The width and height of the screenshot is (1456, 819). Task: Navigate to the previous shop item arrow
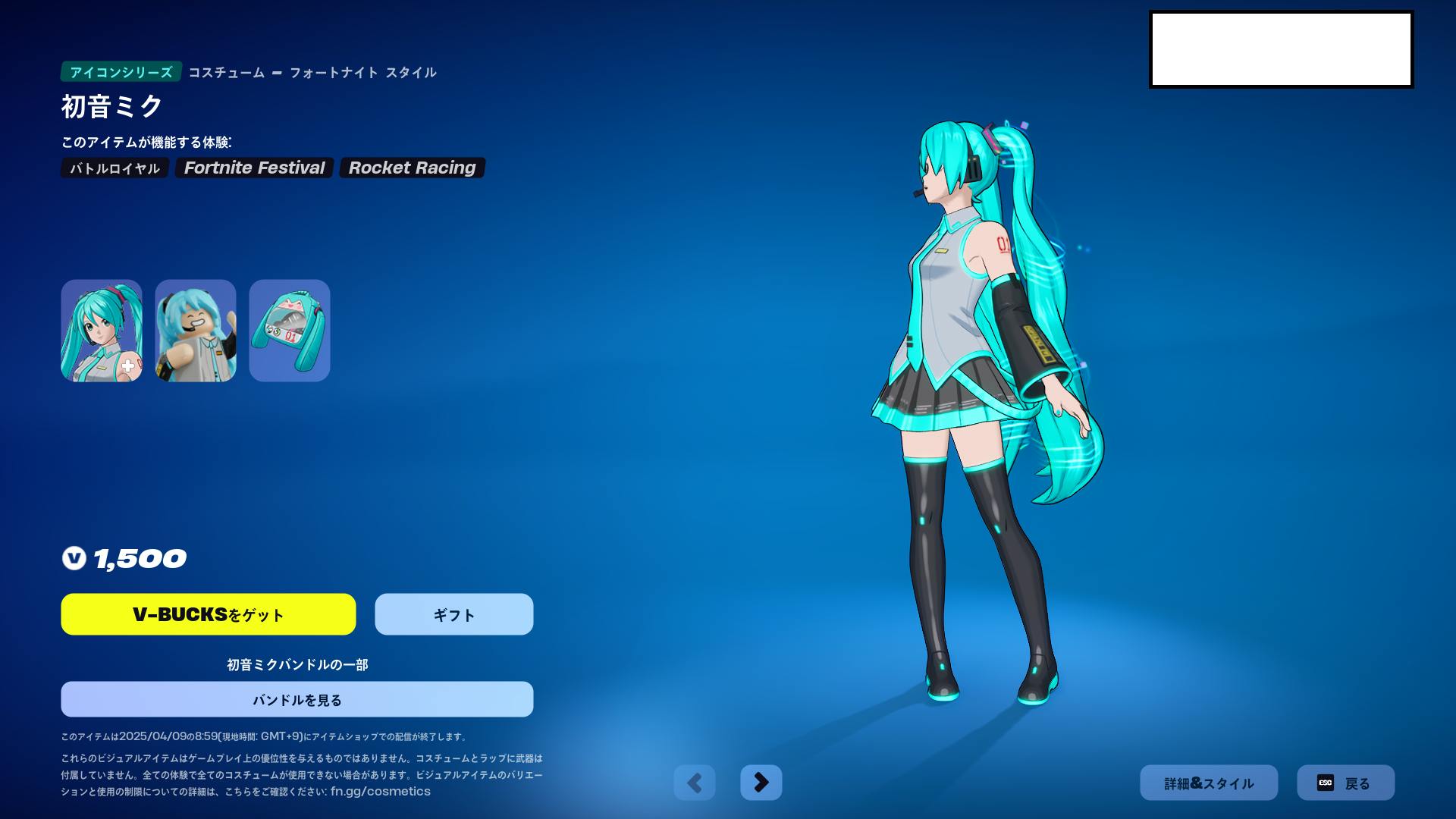coord(695,783)
